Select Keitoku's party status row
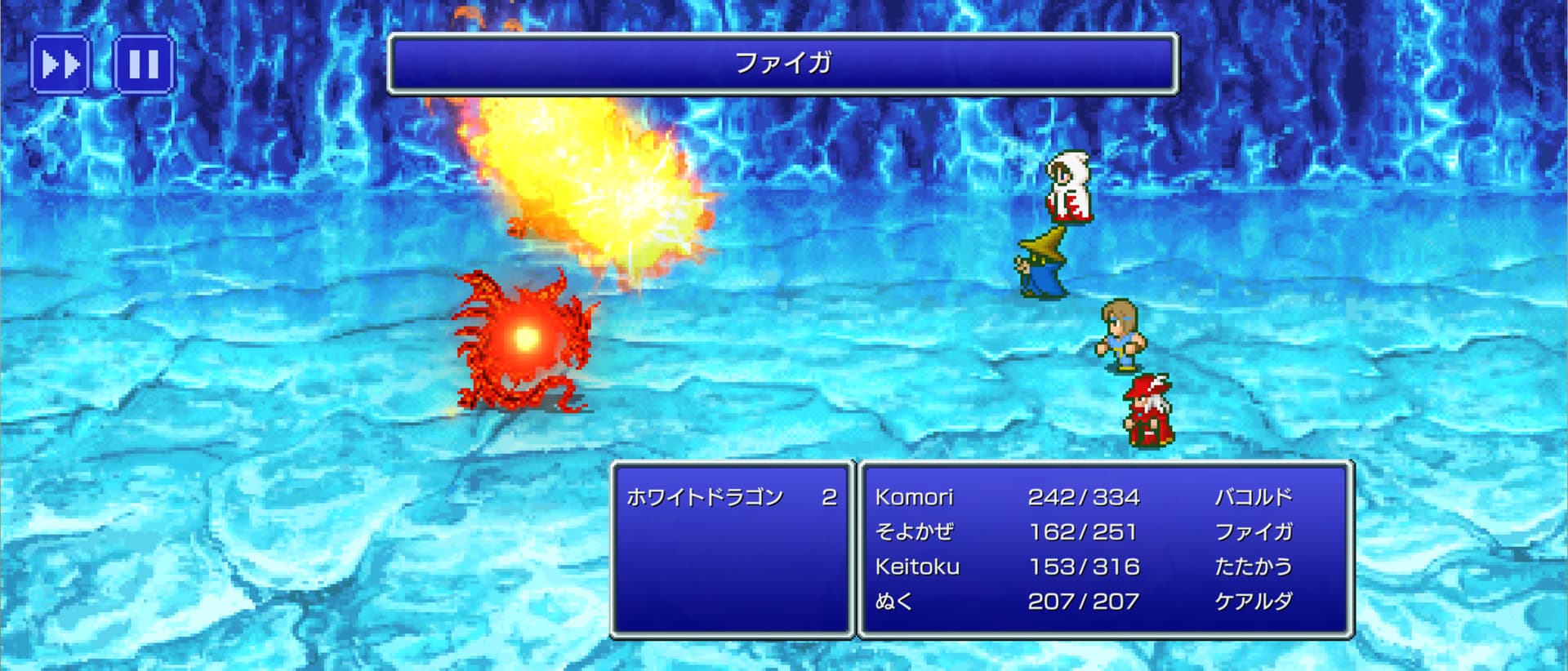 (x=1083, y=567)
